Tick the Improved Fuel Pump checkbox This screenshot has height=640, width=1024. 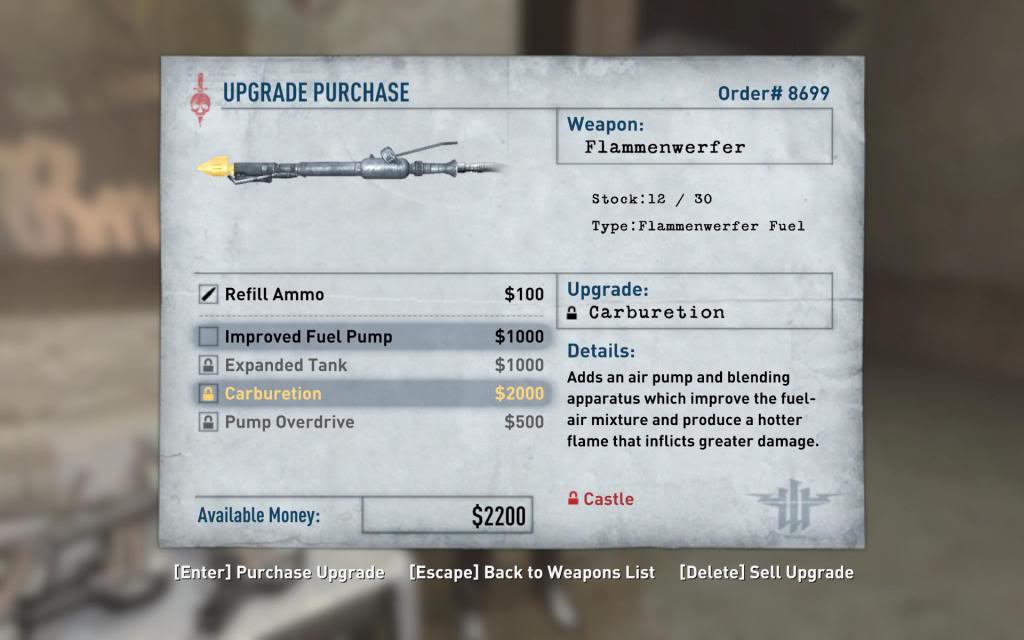click(x=208, y=337)
